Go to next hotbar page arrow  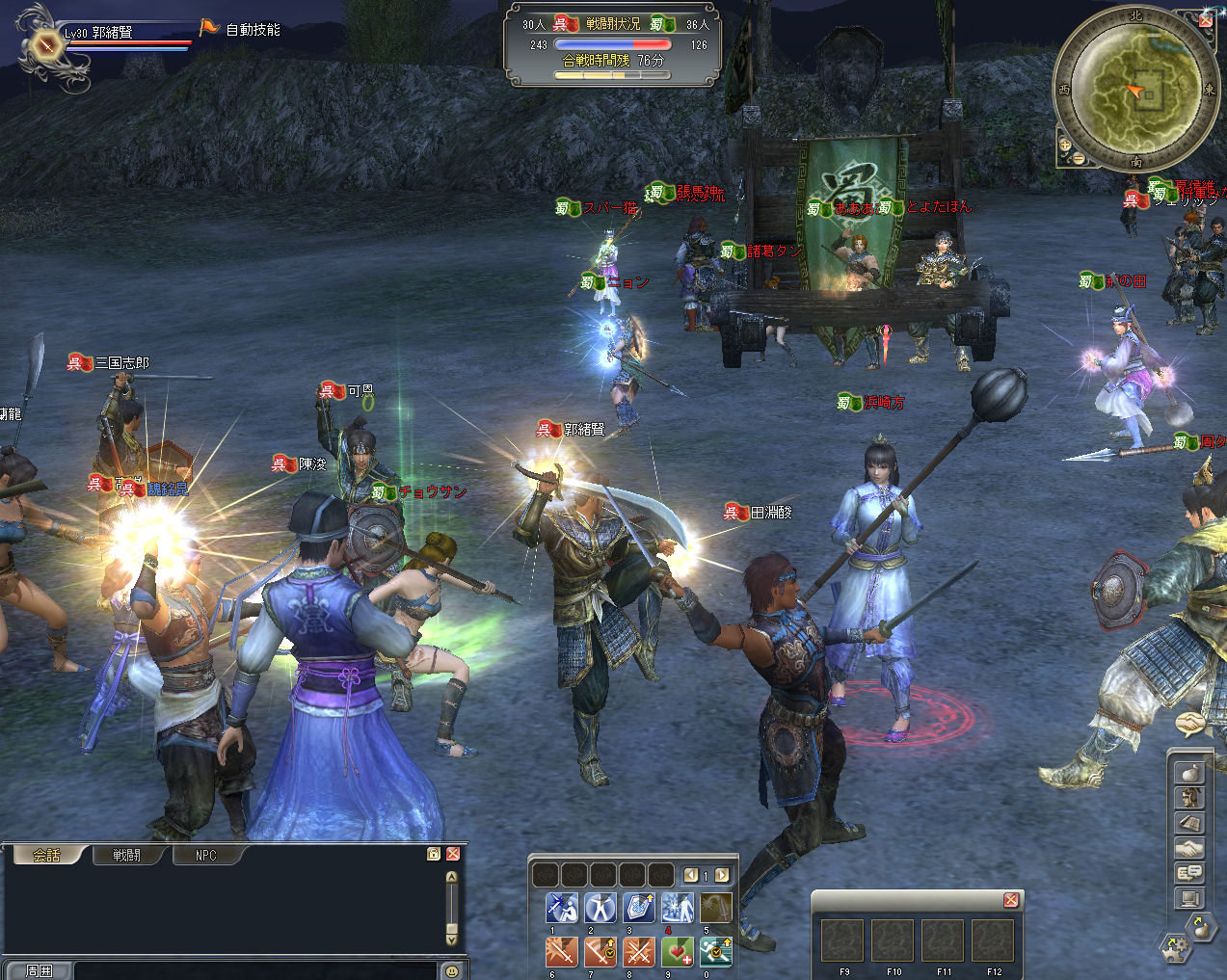(x=721, y=875)
